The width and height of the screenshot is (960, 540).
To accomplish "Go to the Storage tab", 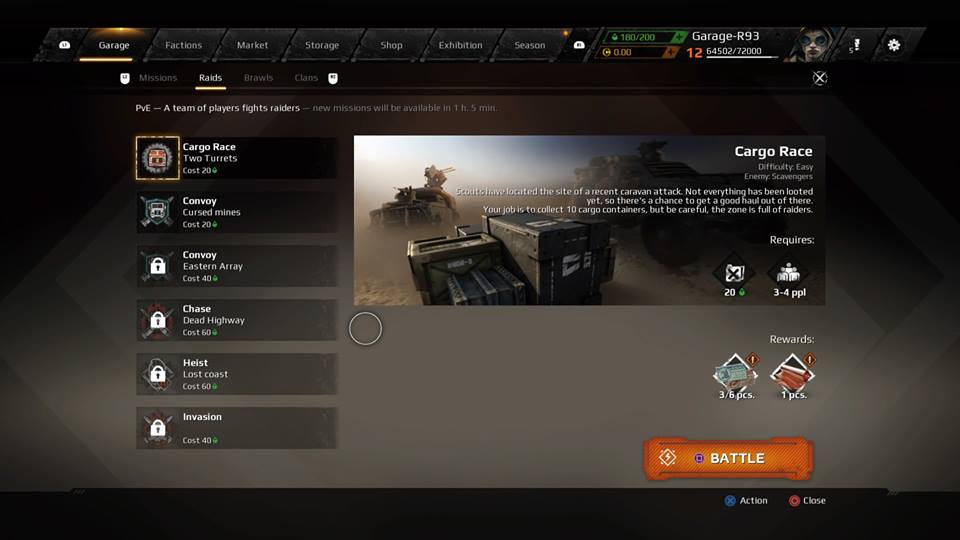I will 322,45.
